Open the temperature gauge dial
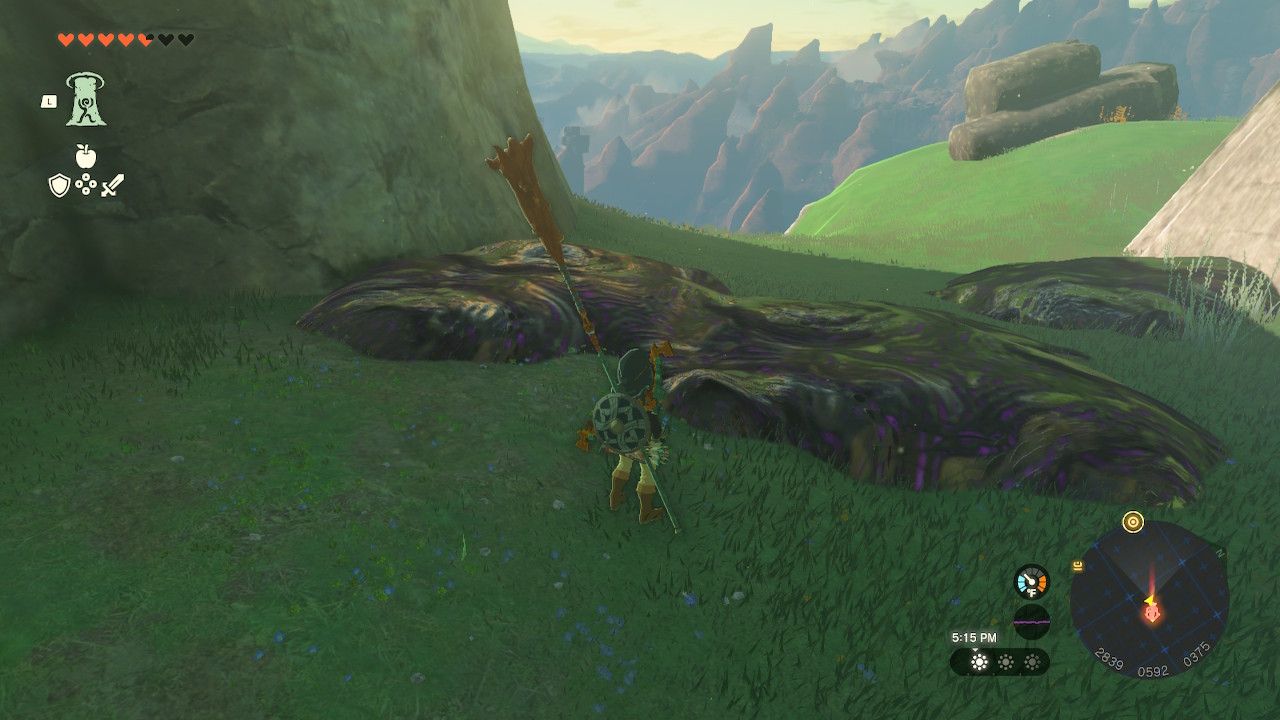1280x720 pixels. [x=1031, y=580]
